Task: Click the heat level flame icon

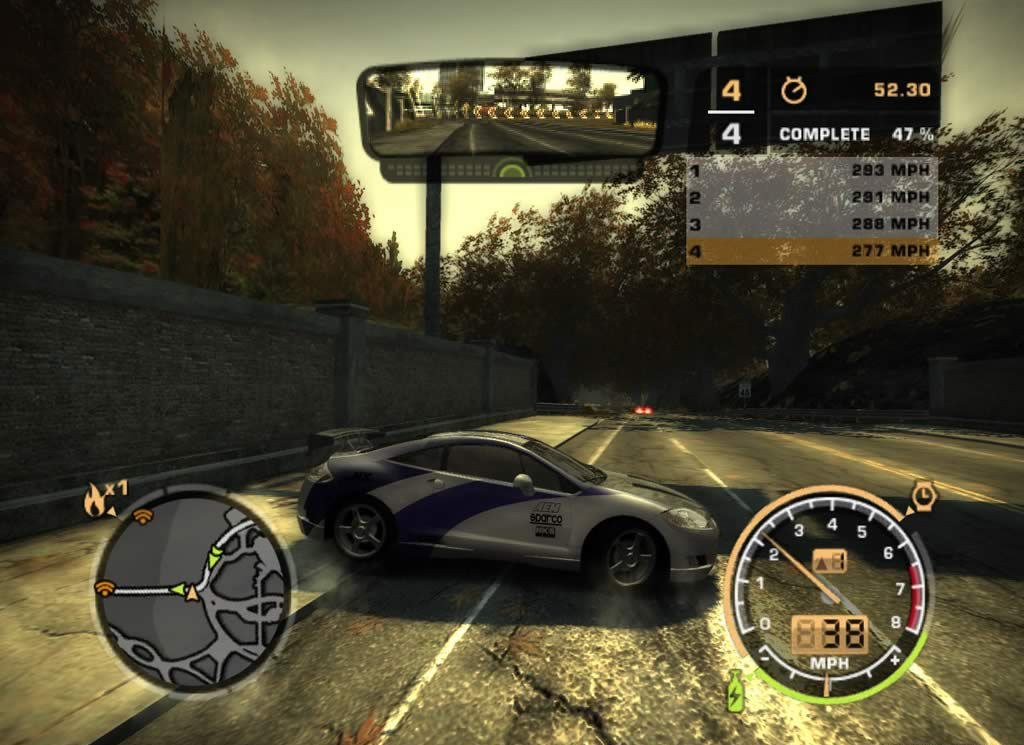Action: 97,501
